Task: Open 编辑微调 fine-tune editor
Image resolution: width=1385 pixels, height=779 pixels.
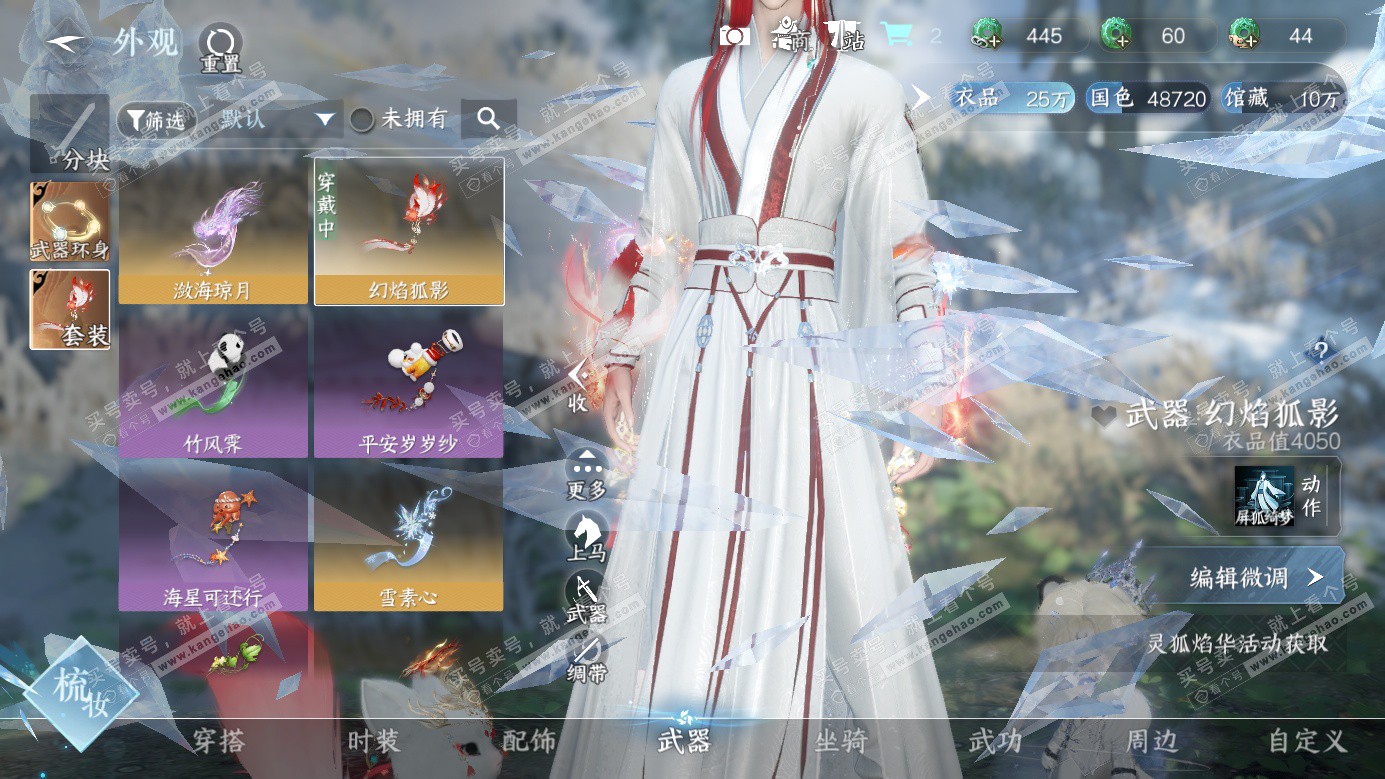Action: click(1241, 577)
